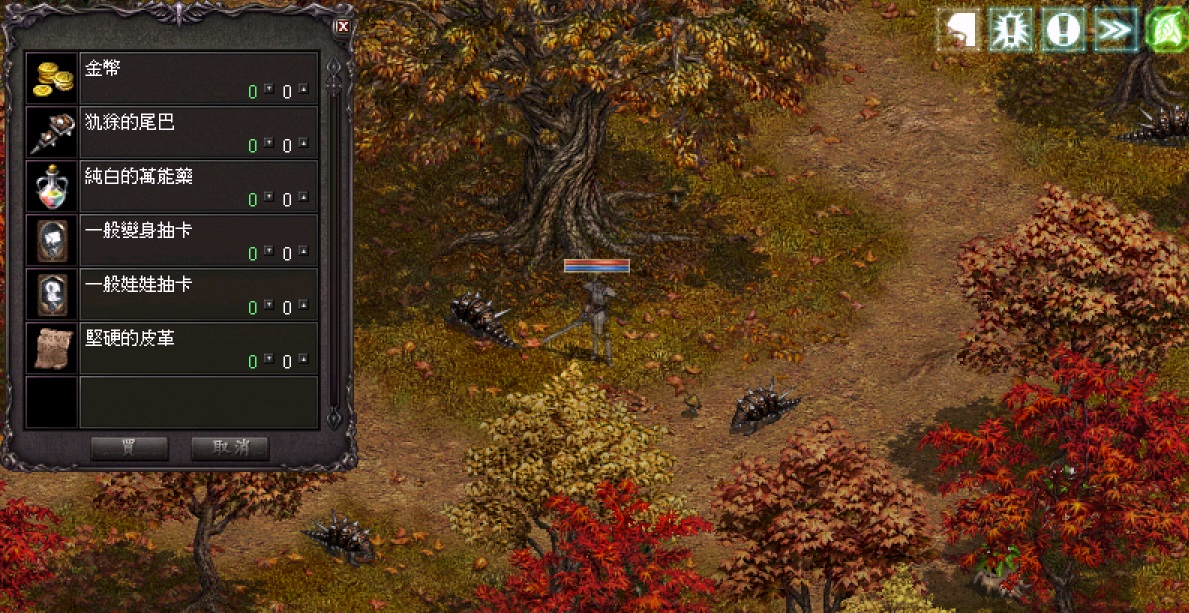Close the shop window with the X
Viewport: 1189px width, 613px height.
pos(343,27)
